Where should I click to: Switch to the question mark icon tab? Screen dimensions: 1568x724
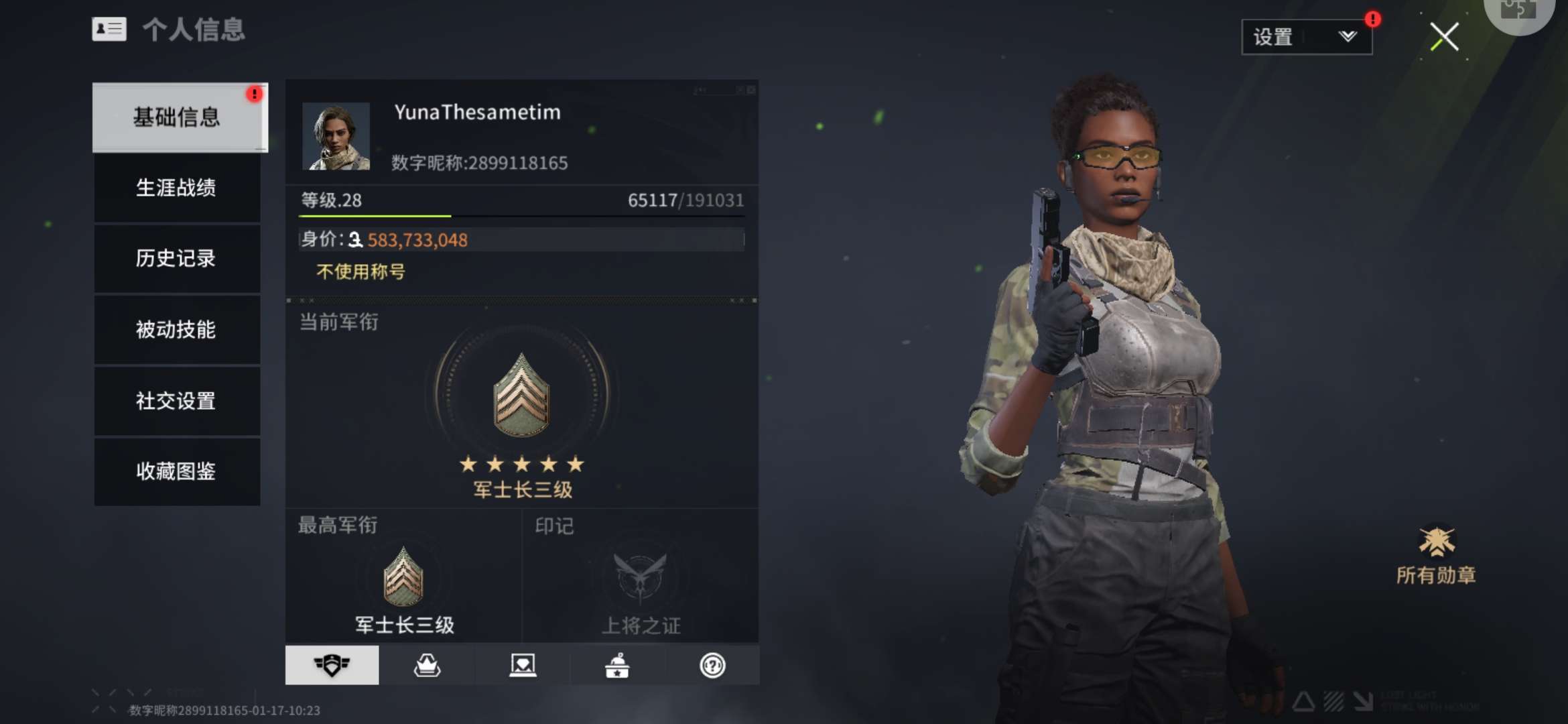point(712,665)
